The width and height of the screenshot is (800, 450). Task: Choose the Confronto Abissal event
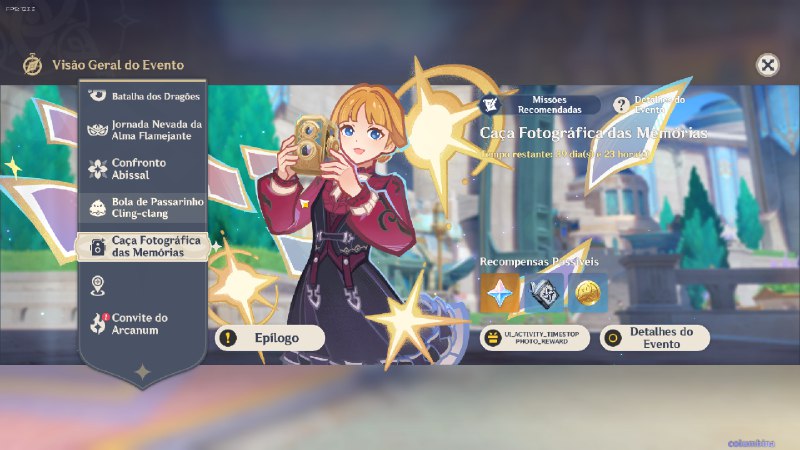point(142,168)
